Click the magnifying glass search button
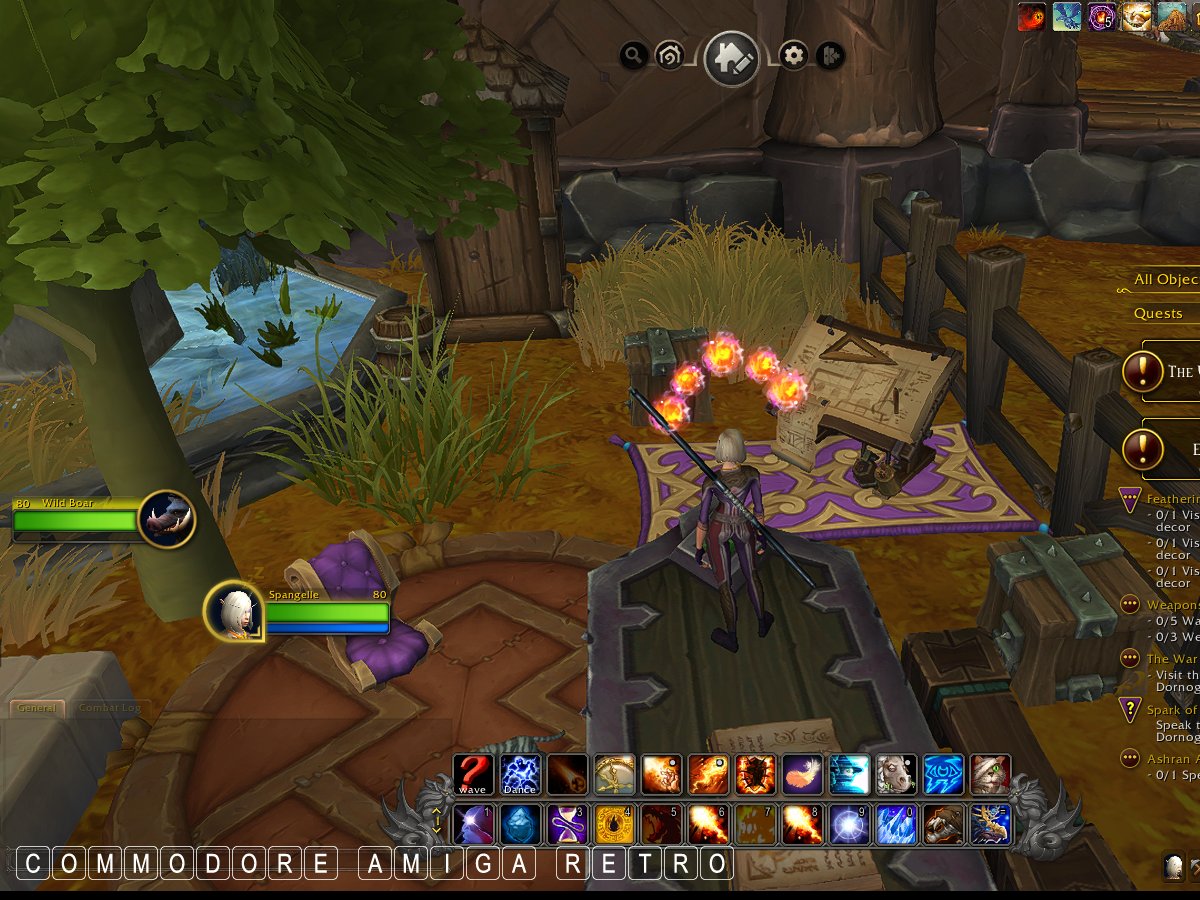The height and width of the screenshot is (900, 1200). pos(633,56)
